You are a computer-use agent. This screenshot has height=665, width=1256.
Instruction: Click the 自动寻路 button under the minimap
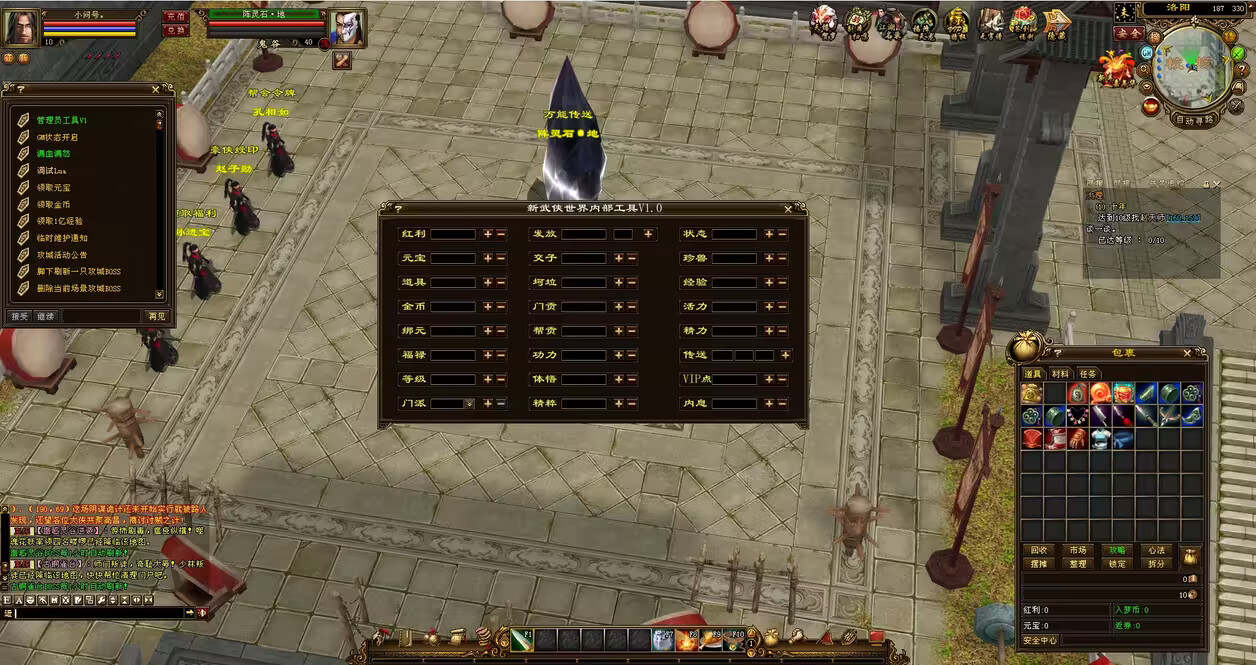pos(1194,120)
